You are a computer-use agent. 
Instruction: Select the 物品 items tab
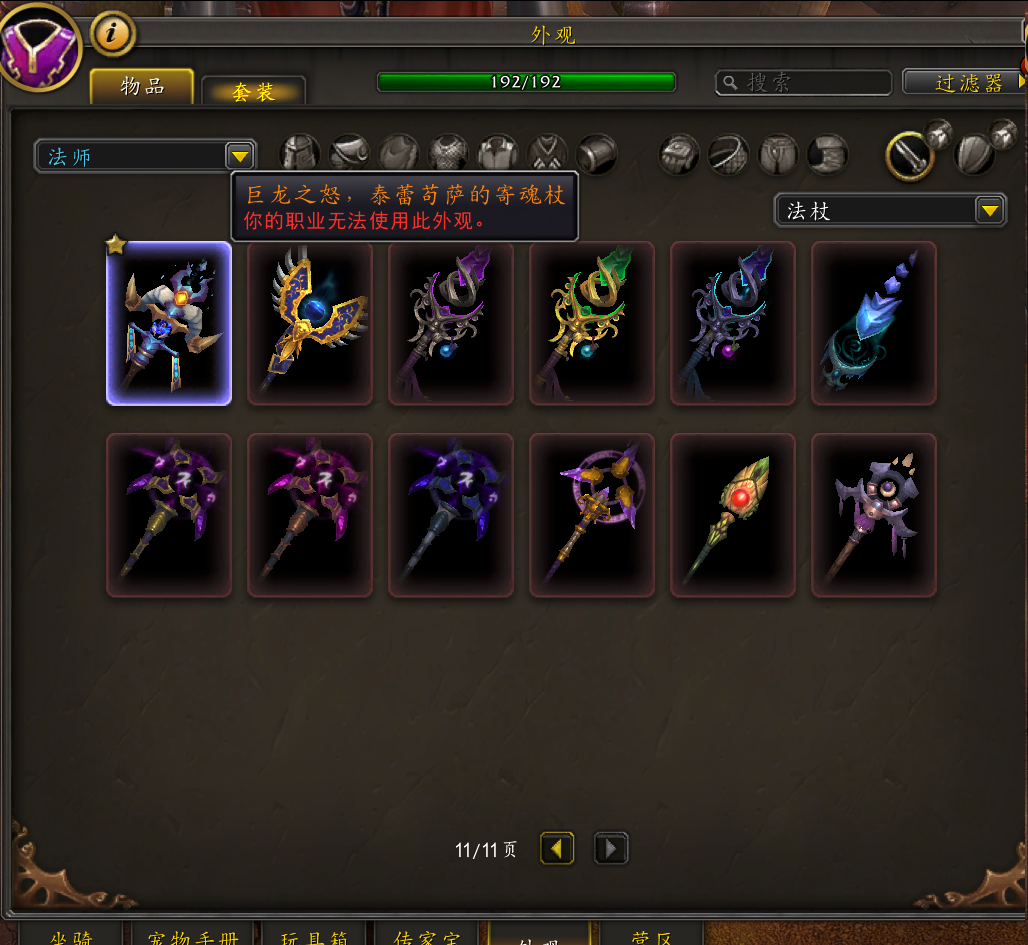[x=142, y=87]
